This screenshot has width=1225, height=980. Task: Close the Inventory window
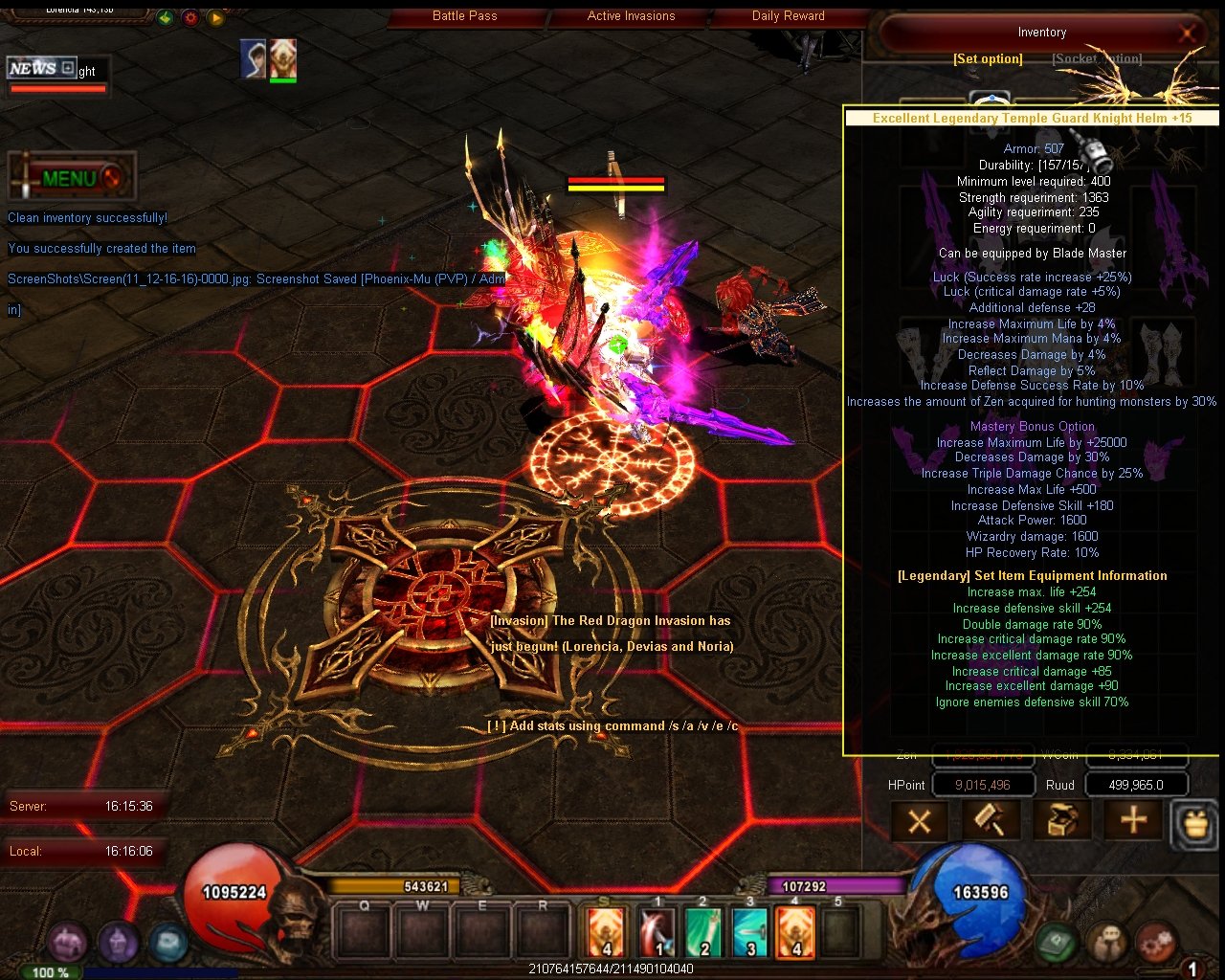point(1187,33)
